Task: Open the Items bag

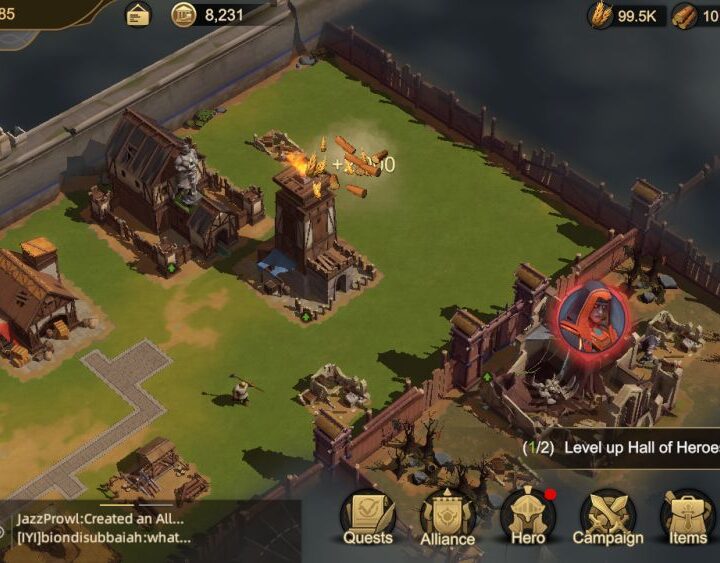Action: [688, 515]
